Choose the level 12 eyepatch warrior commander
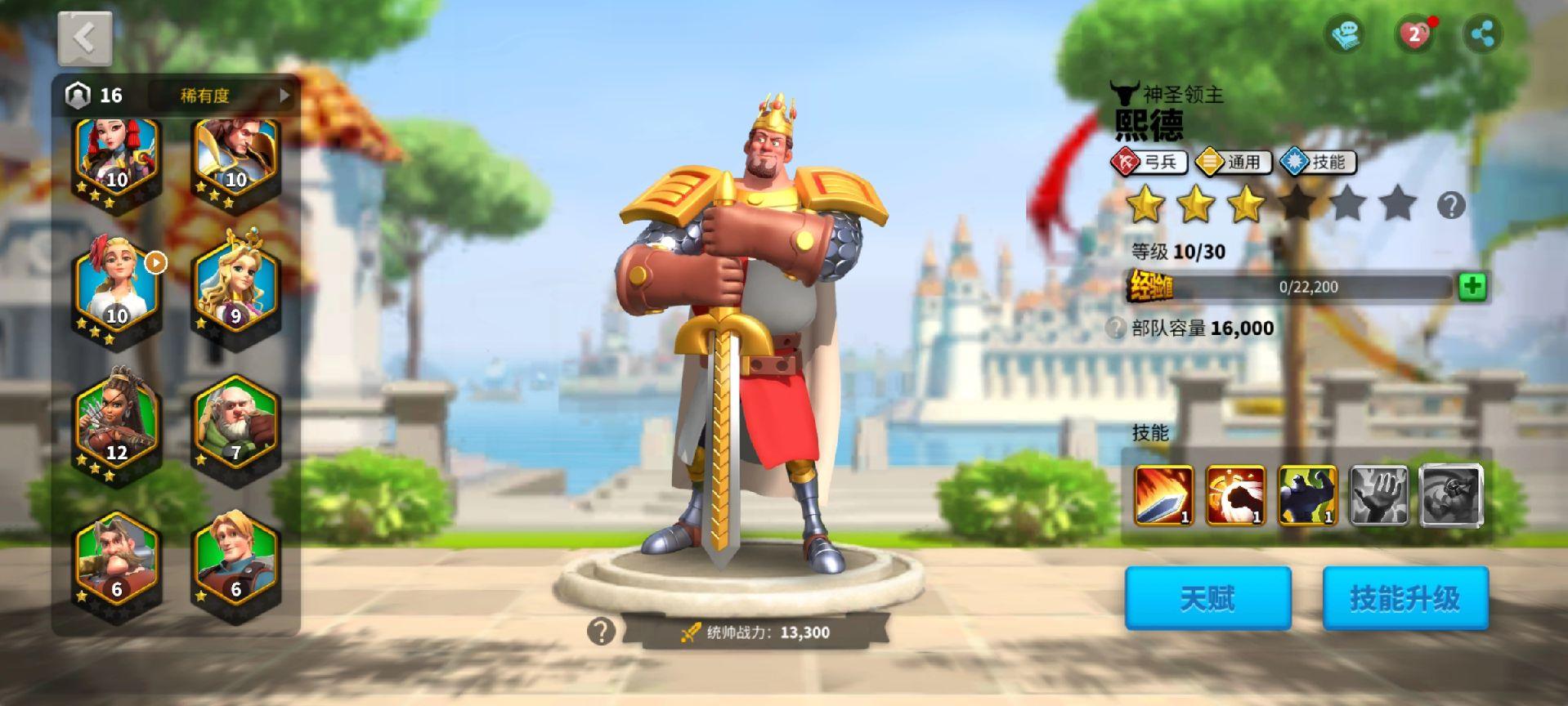Viewport: 1568px width, 706px height. 117,423
